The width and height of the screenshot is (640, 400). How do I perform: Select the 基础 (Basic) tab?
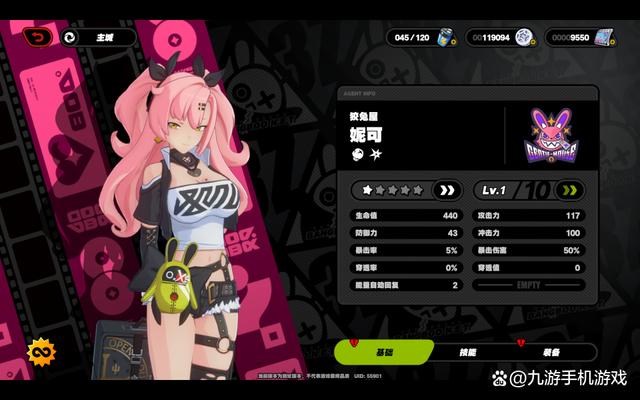(383, 352)
